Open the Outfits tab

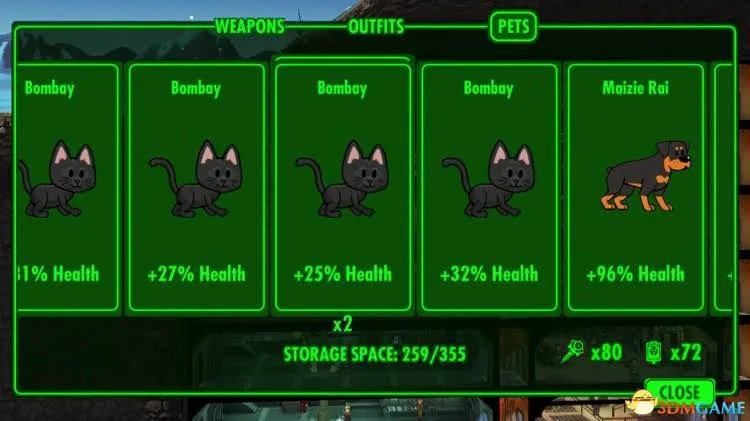(x=376, y=27)
